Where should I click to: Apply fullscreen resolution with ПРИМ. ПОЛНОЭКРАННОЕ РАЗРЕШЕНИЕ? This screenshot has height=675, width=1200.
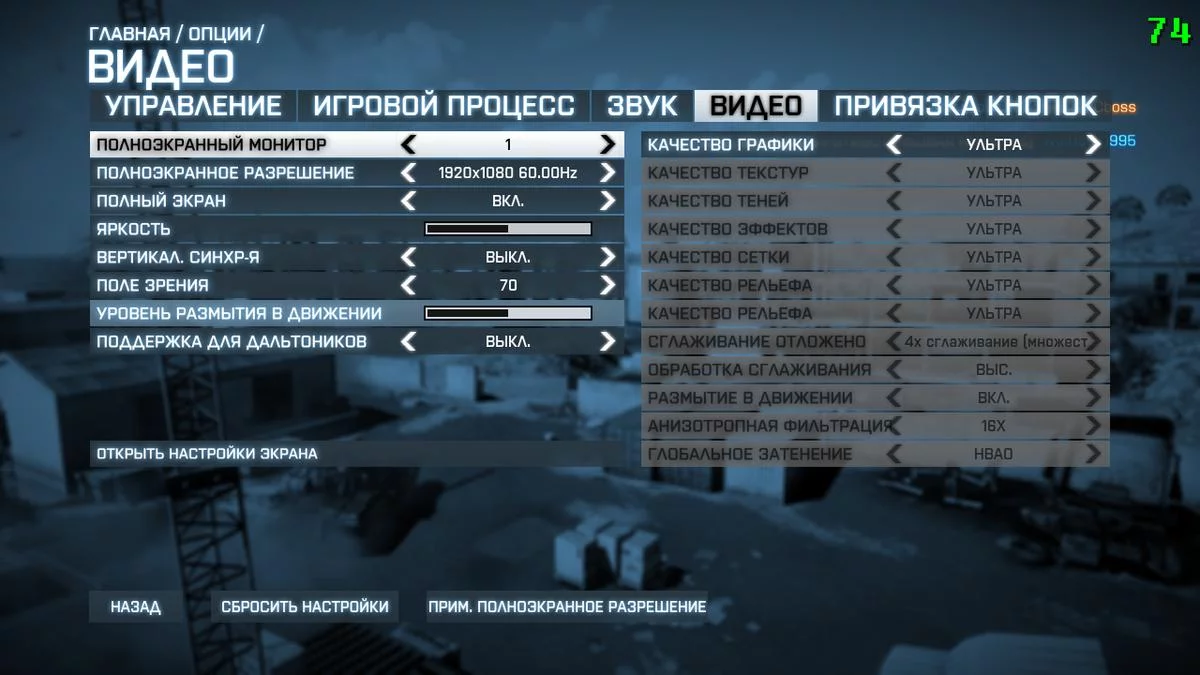point(567,607)
